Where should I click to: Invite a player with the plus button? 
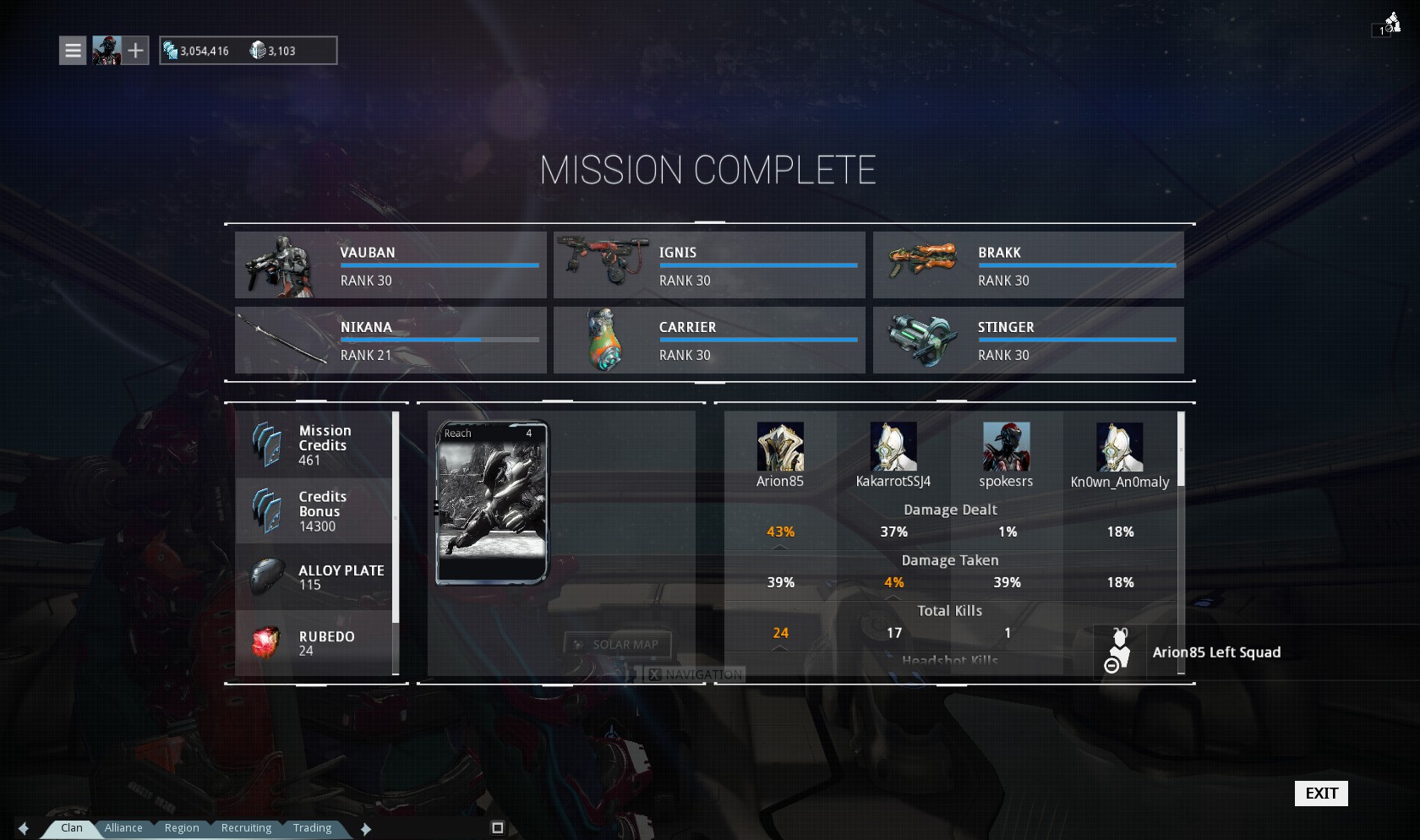pyautogui.click(x=136, y=51)
